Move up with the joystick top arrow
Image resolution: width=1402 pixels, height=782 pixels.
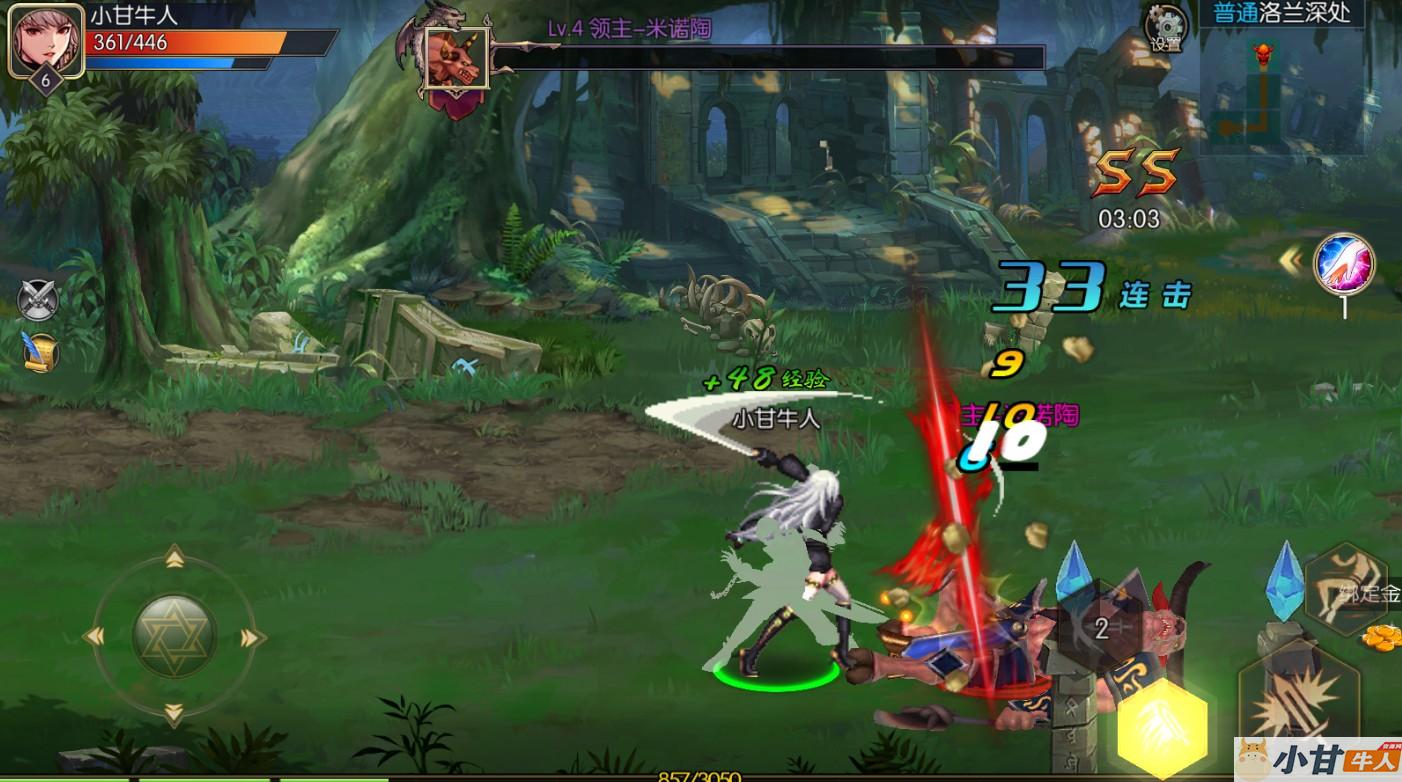point(174,556)
